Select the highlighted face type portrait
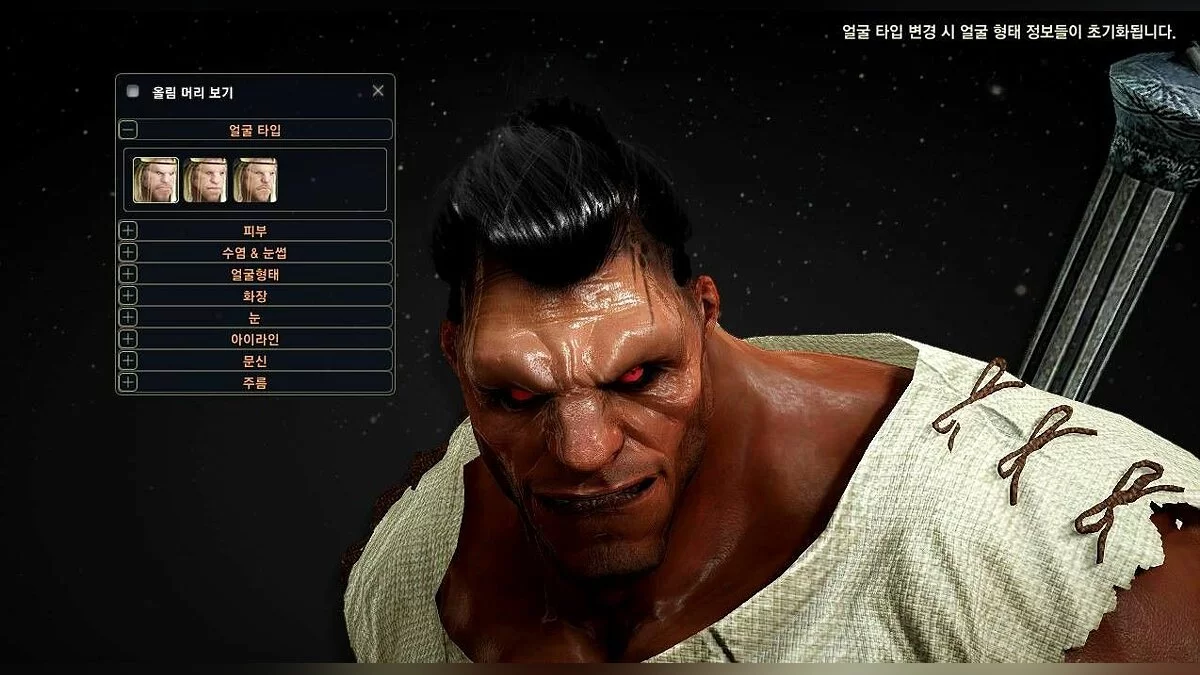The image size is (1200, 675). 156,180
